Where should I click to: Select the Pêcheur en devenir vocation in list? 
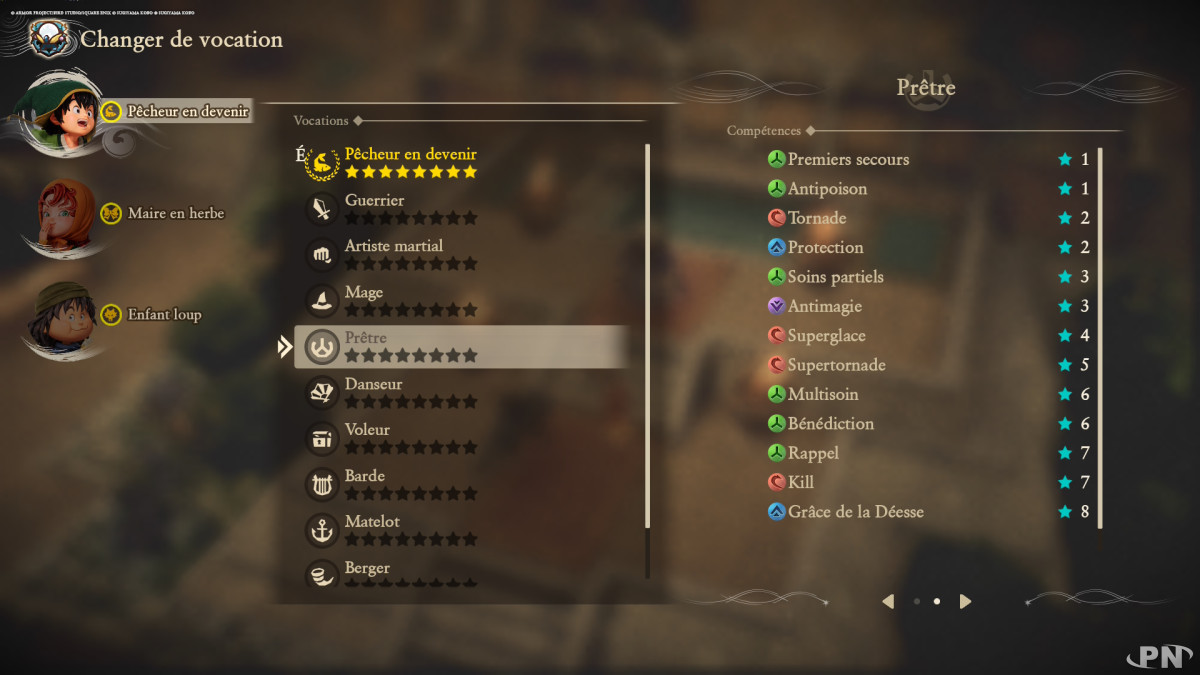click(x=410, y=162)
